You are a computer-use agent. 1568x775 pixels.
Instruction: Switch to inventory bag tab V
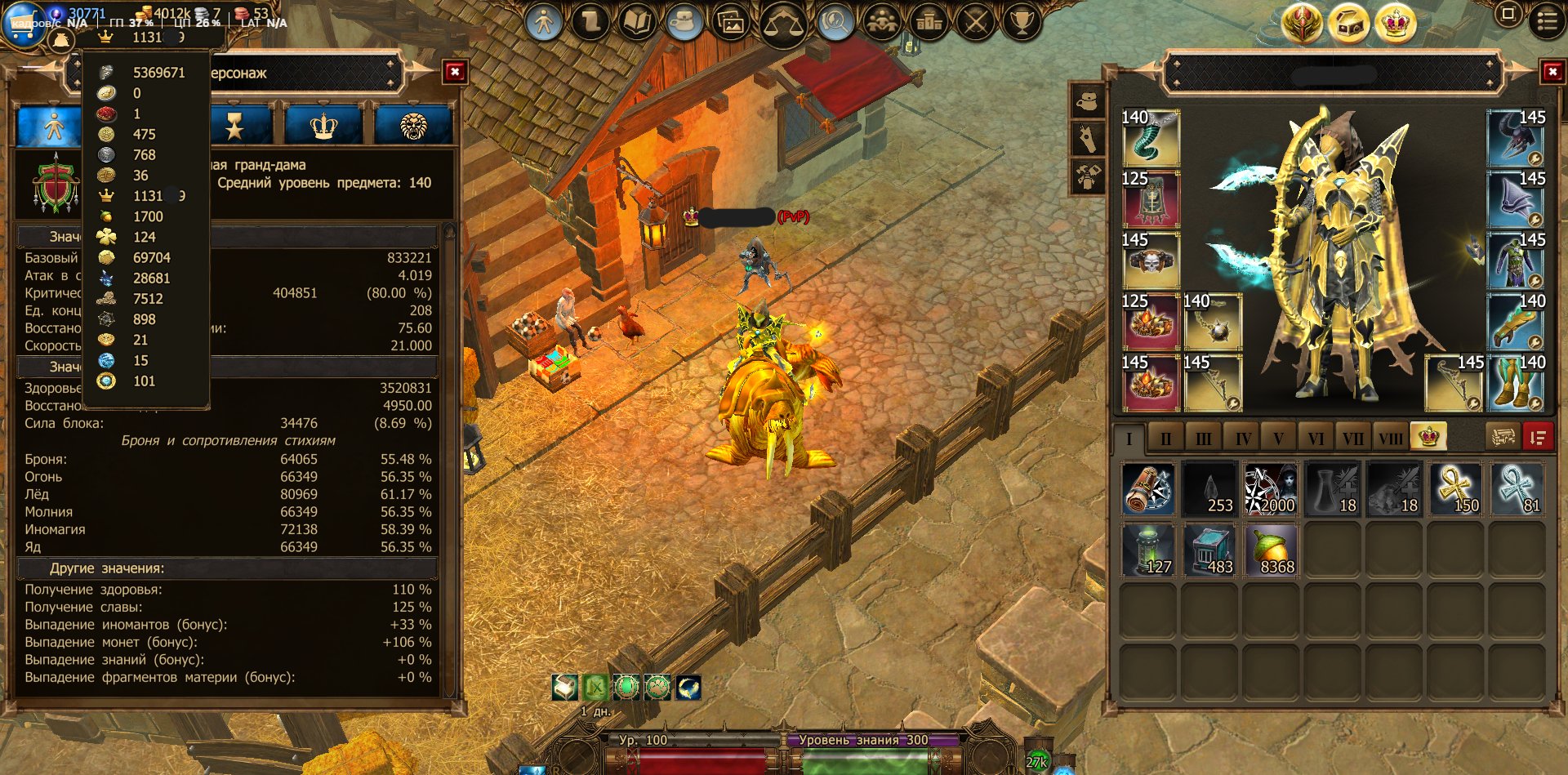[x=1278, y=439]
